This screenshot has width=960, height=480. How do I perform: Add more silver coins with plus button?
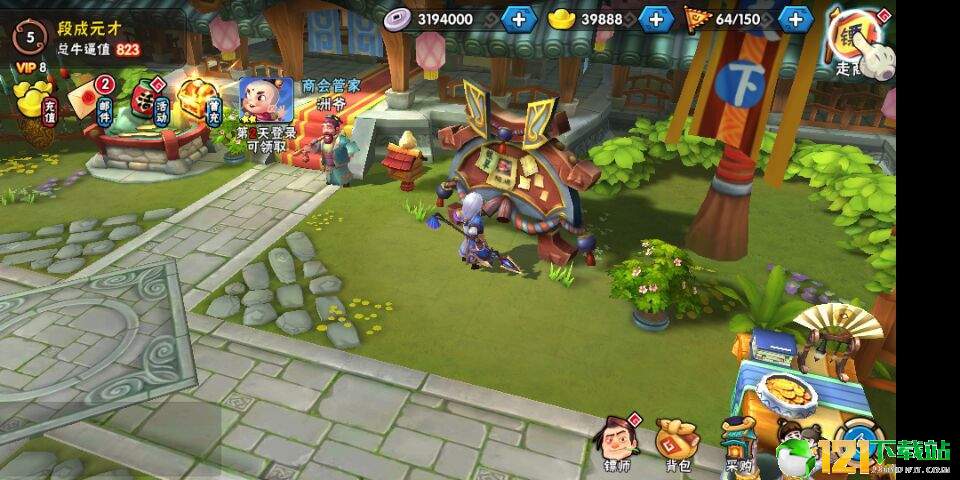pyautogui.click(x=518, y=19)
